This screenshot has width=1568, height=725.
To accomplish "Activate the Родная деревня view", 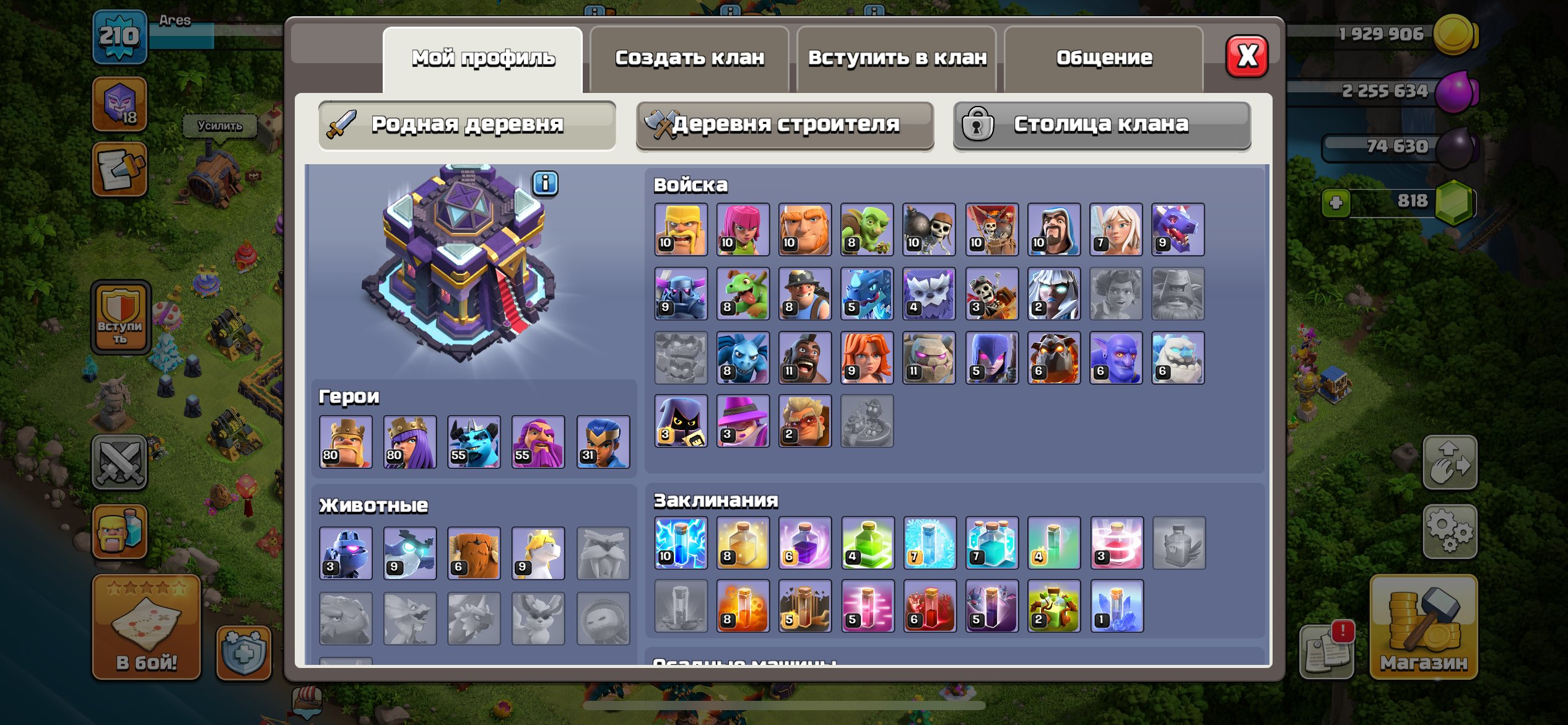I will [x=466, y=124].
